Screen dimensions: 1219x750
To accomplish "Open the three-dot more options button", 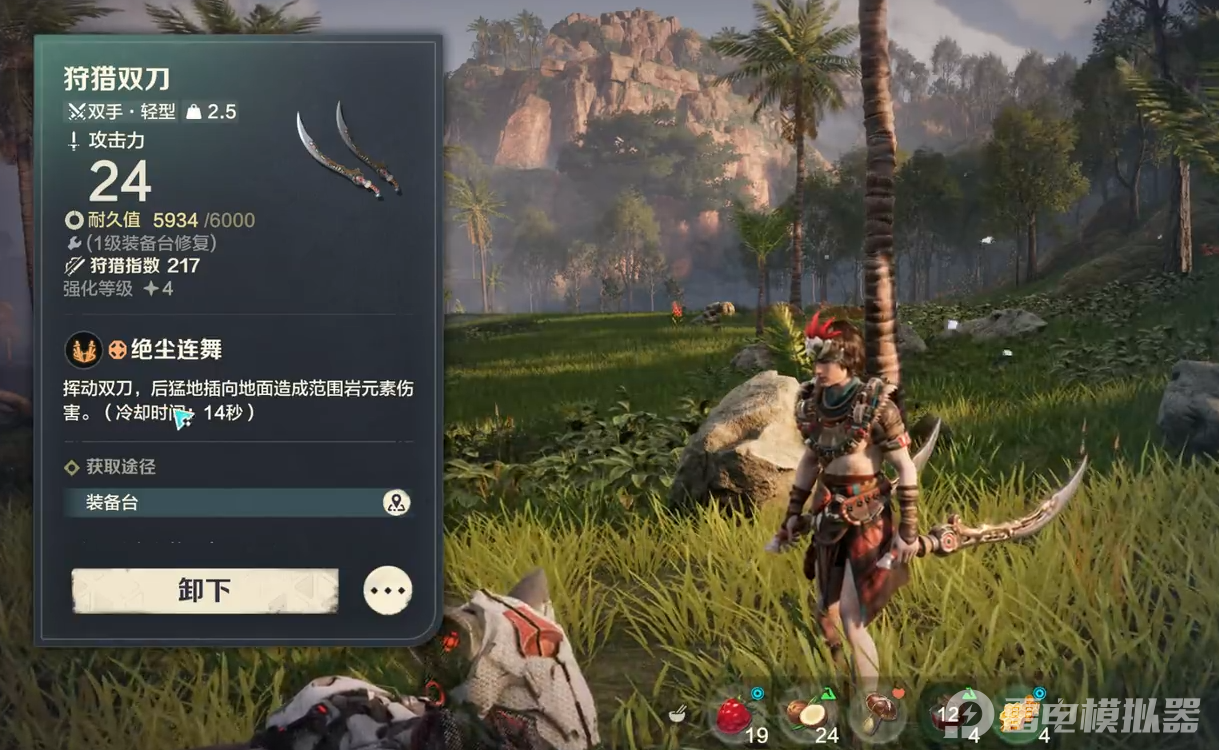I will point(388,590).
